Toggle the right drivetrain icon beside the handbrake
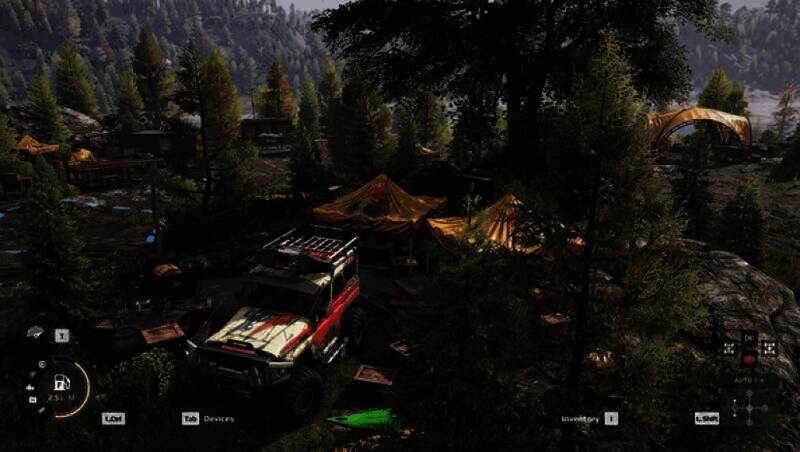The height and width of the screenshot is (452, 800). (x=769, y=348)
